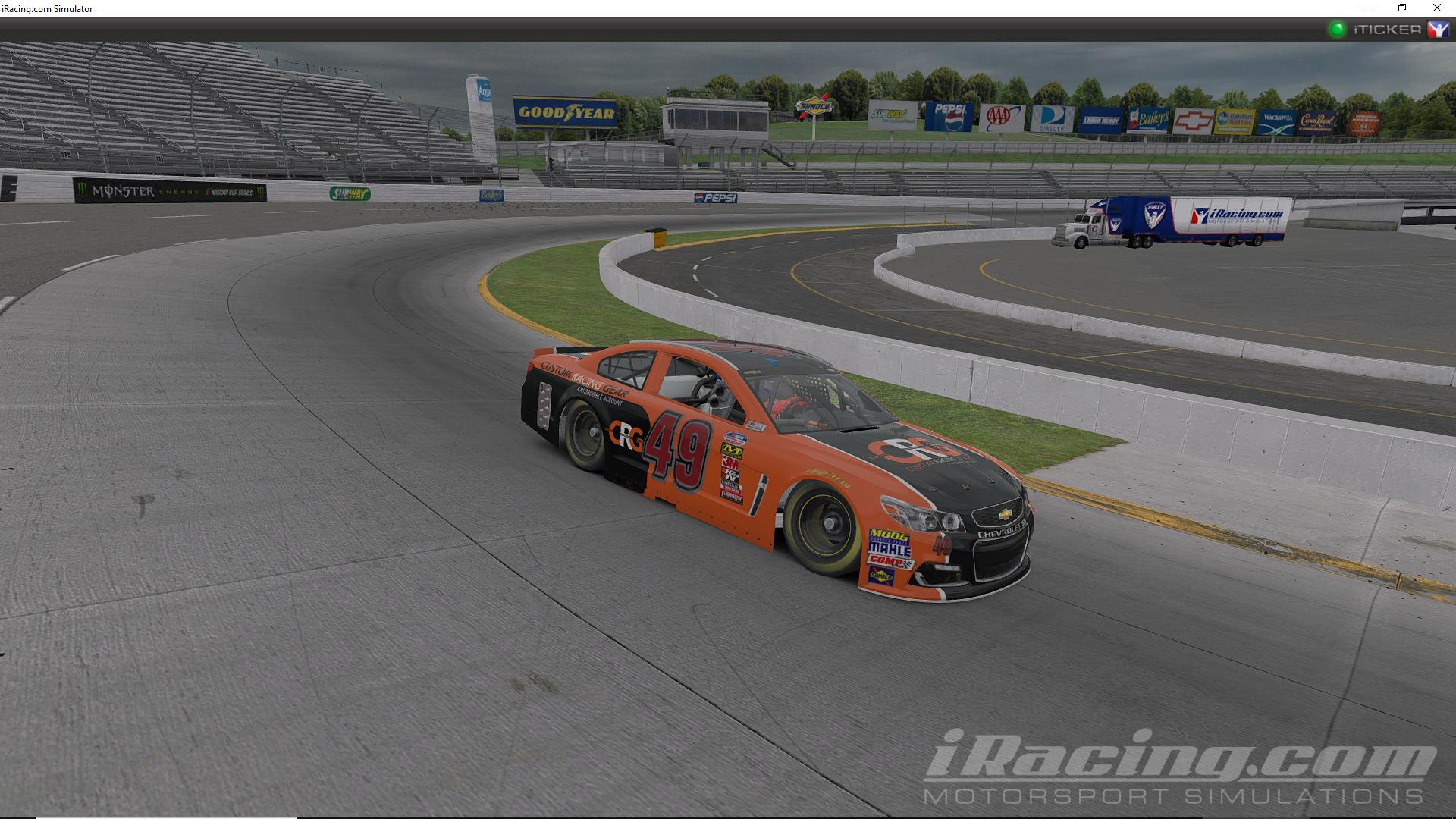Click the Pepsi billboard on the backstretch wall
The height and width of the screenshot is (819, 1456).
(717, 197)
